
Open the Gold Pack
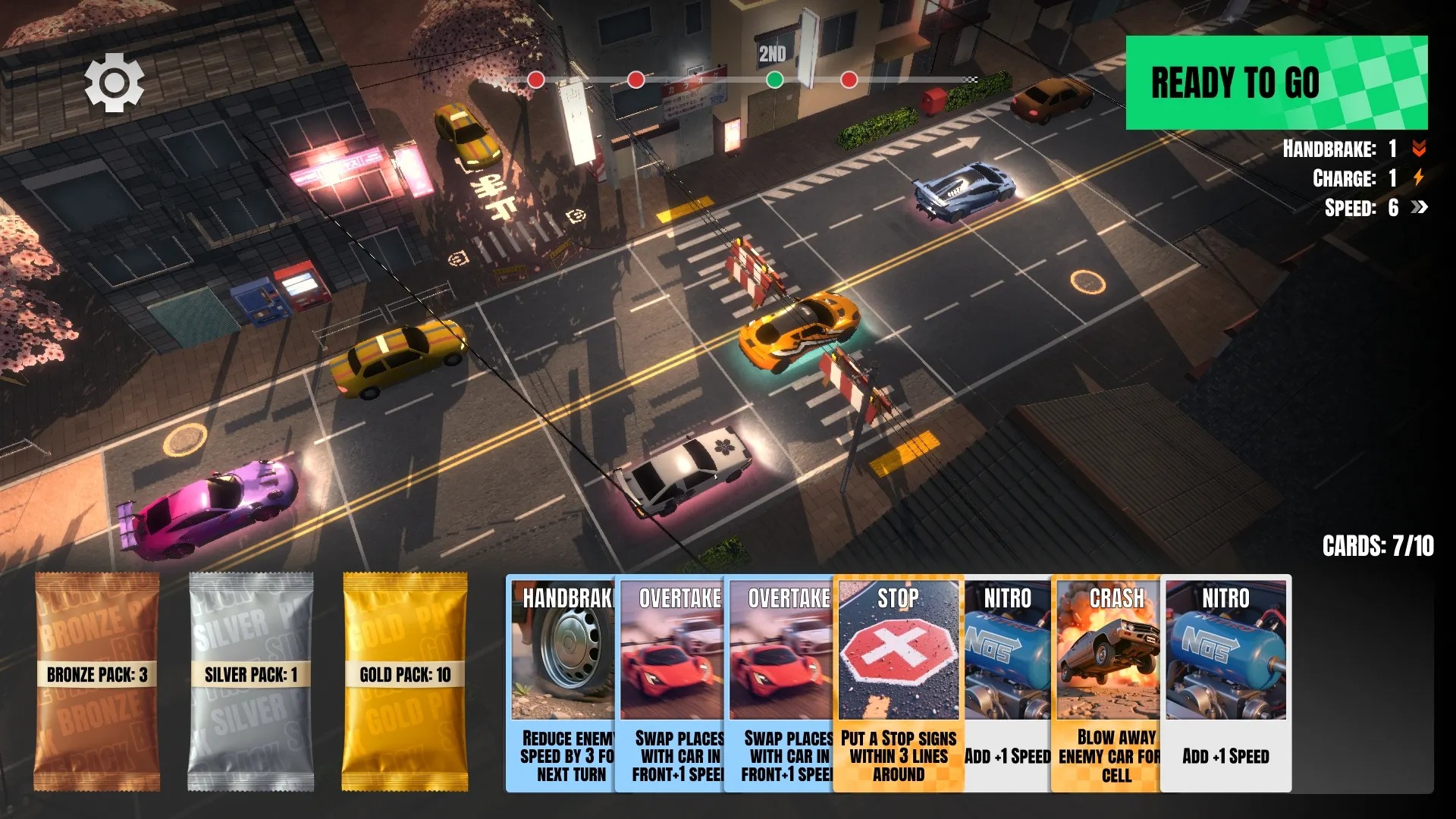[405, 682]
